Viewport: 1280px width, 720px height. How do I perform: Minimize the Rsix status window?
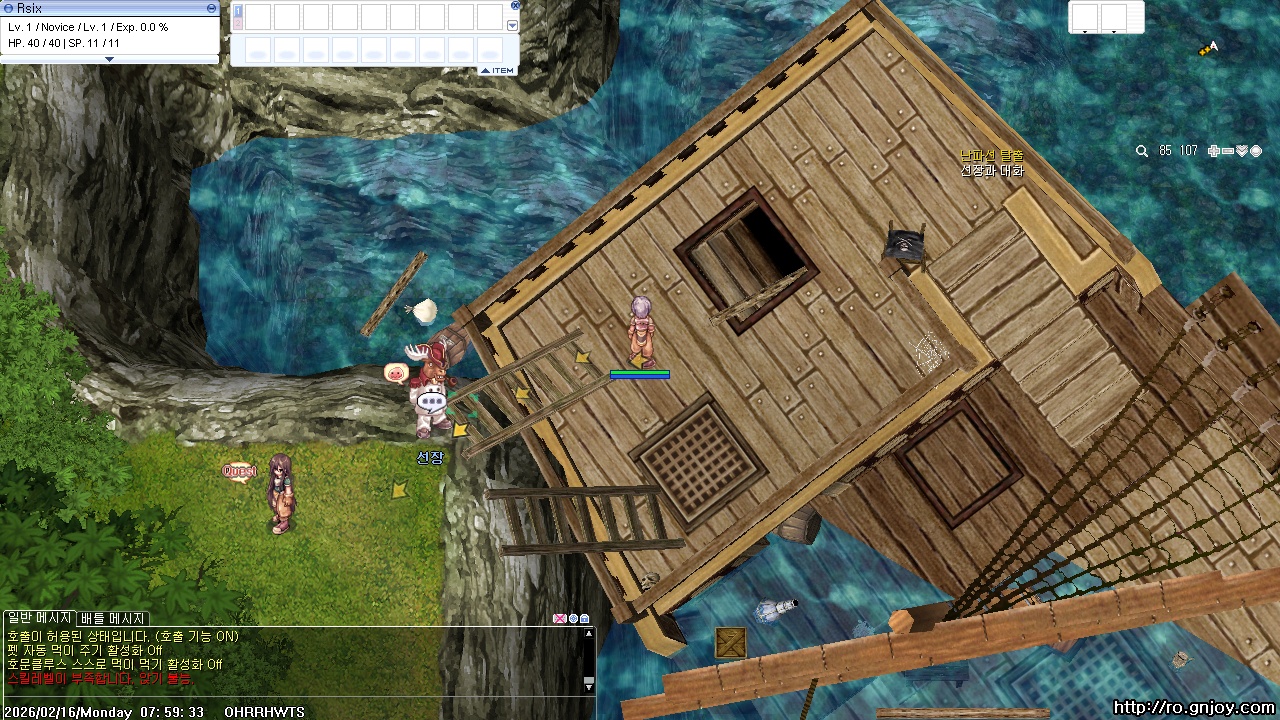(x=211, y=8)
